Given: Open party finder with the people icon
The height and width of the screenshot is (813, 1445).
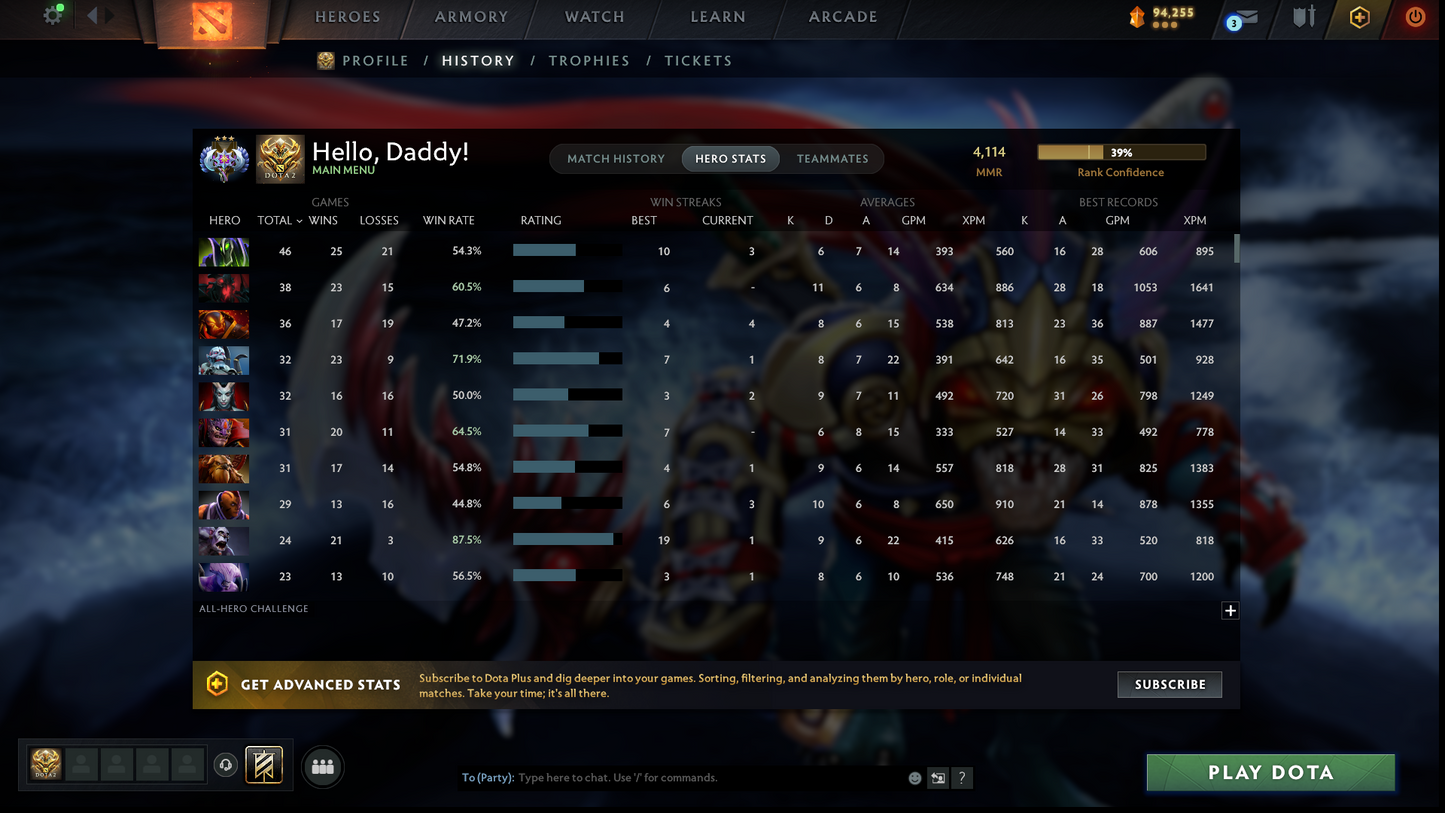Looking at the screenshot, I should pyautogui.click(x=322, y=765).
